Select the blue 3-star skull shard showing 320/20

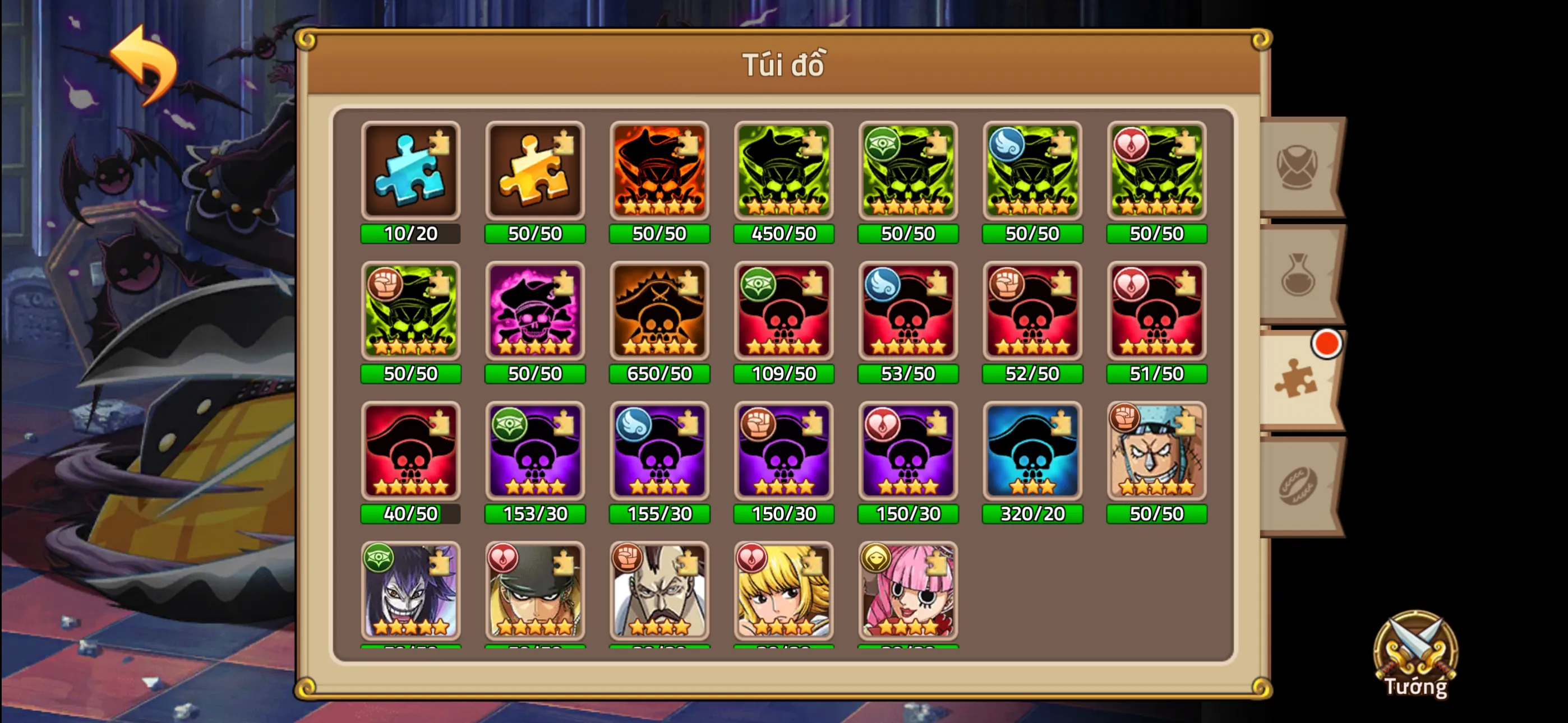coord(1032,452)
